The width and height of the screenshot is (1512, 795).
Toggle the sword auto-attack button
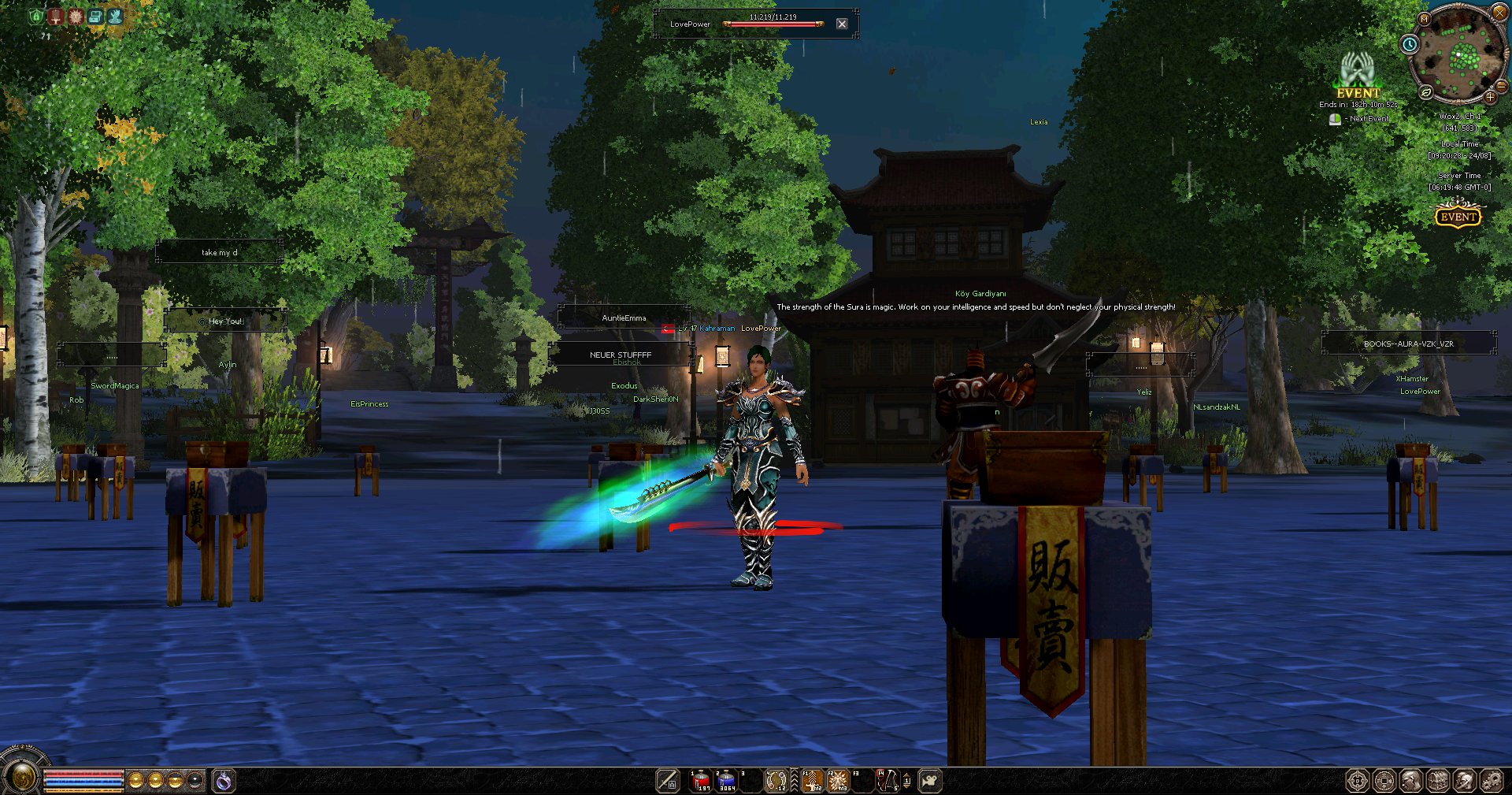point(668,781)
